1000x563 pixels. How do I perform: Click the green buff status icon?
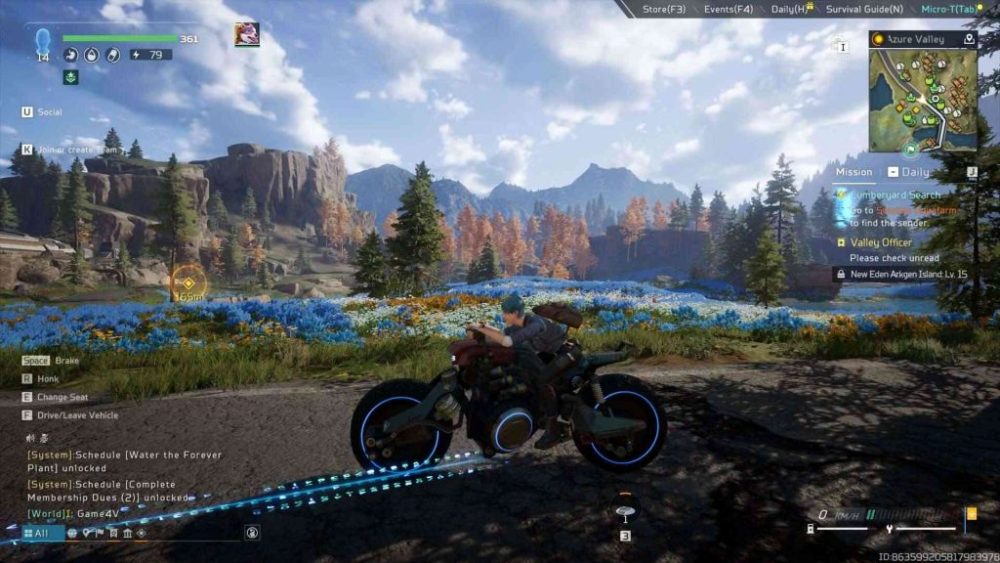point(71,77)
